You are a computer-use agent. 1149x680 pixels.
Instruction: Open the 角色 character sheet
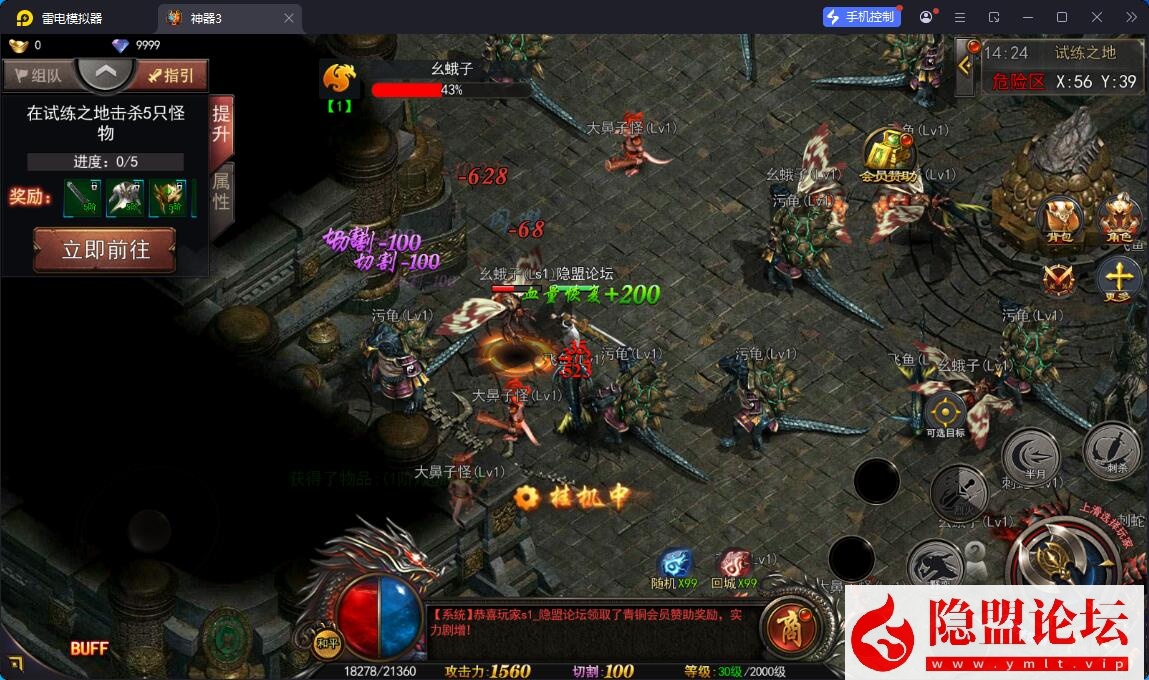(x=1118, y=220)
